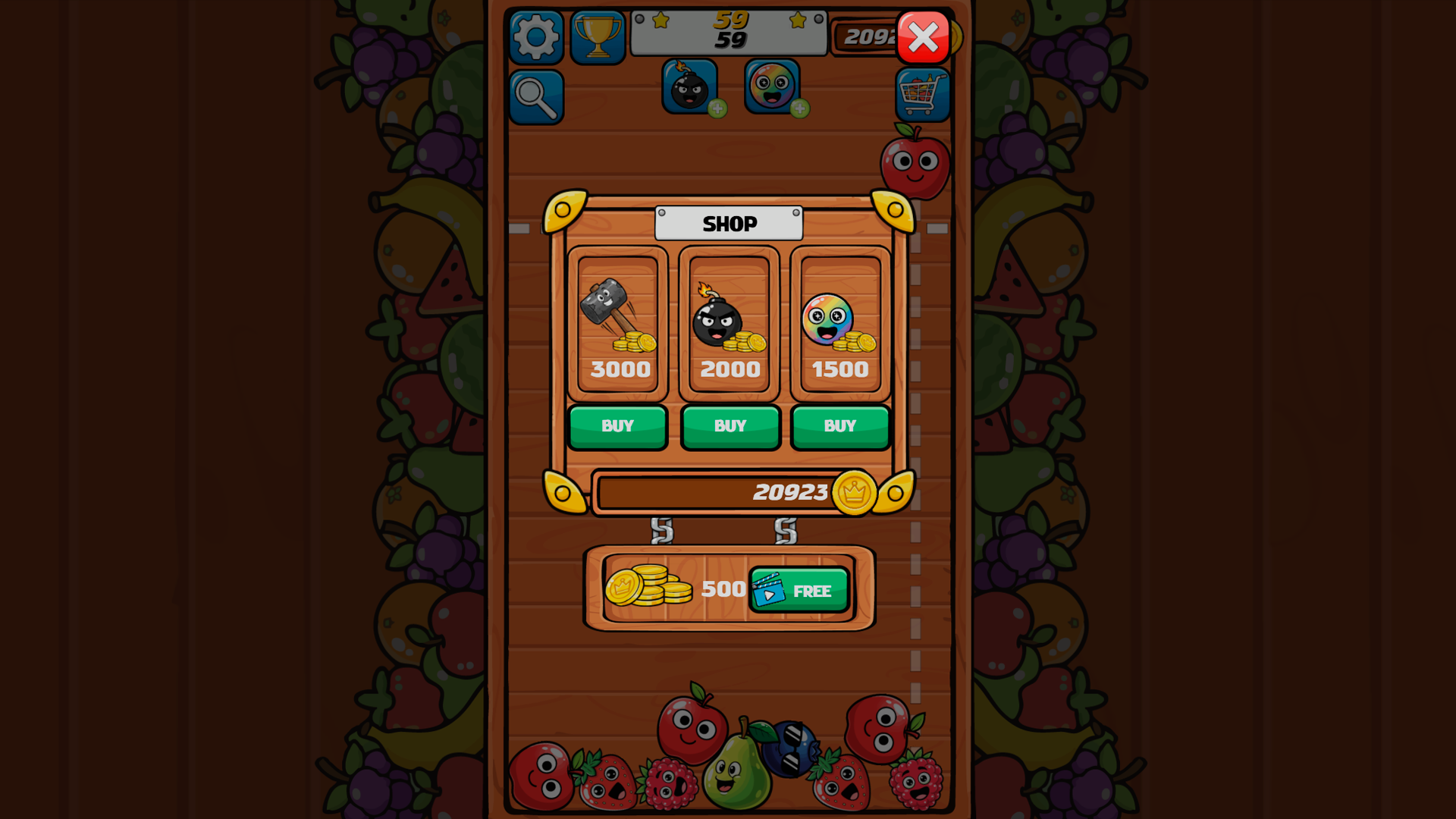Buy the rainbow ball for 1500 coins
Screen dimensions: 1456x819
[839, 425]
